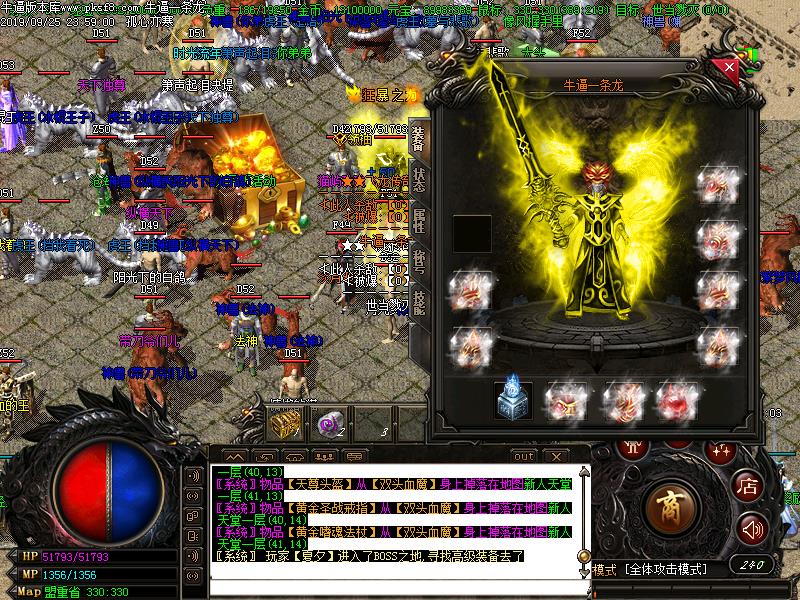Image resolution: width=800 pixels, height=600 pixels.
Task: Show the 技能 skills tab
Action: [418, 302]
